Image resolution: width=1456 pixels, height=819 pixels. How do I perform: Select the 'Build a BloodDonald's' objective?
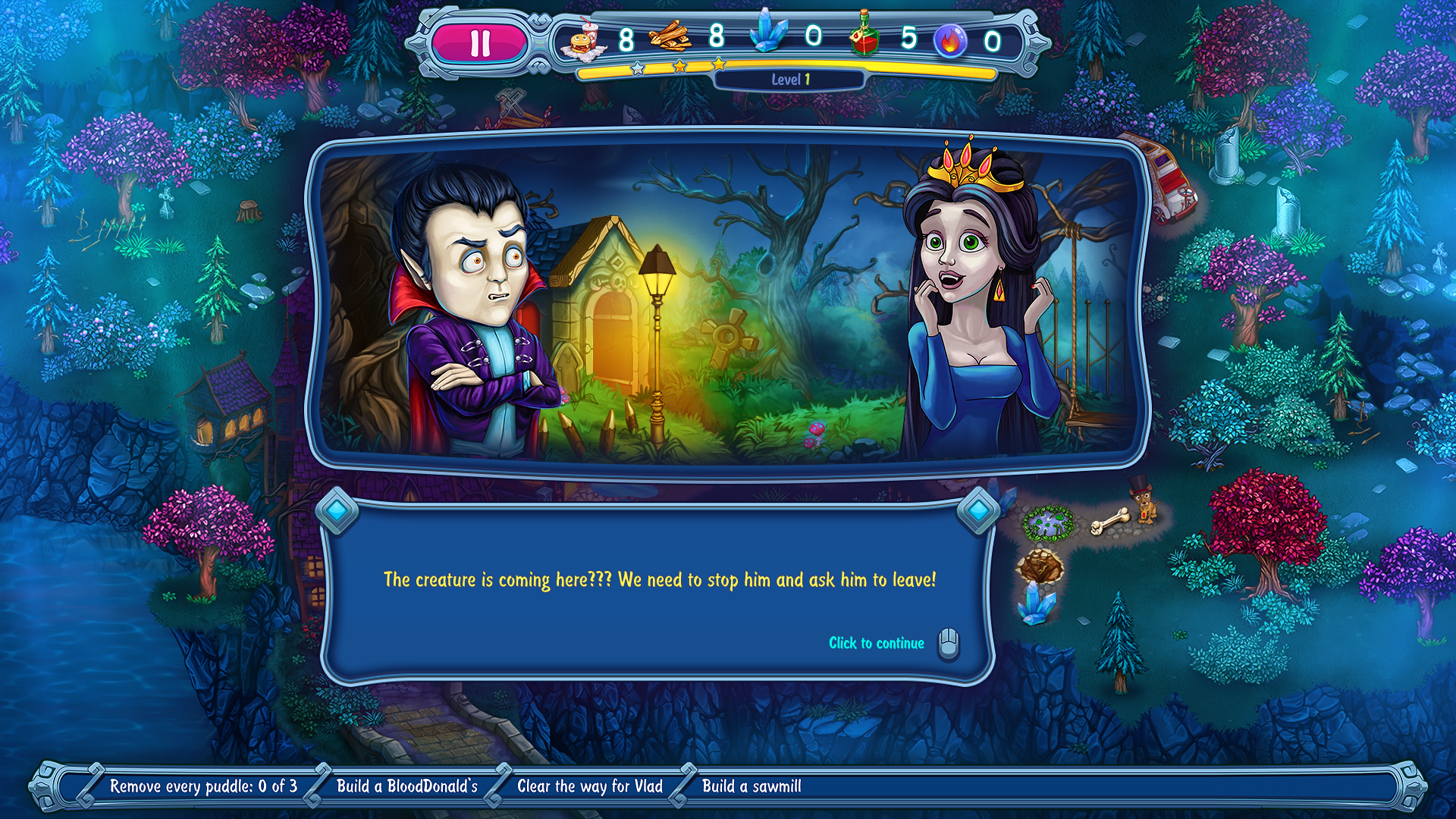click(407, 786)
